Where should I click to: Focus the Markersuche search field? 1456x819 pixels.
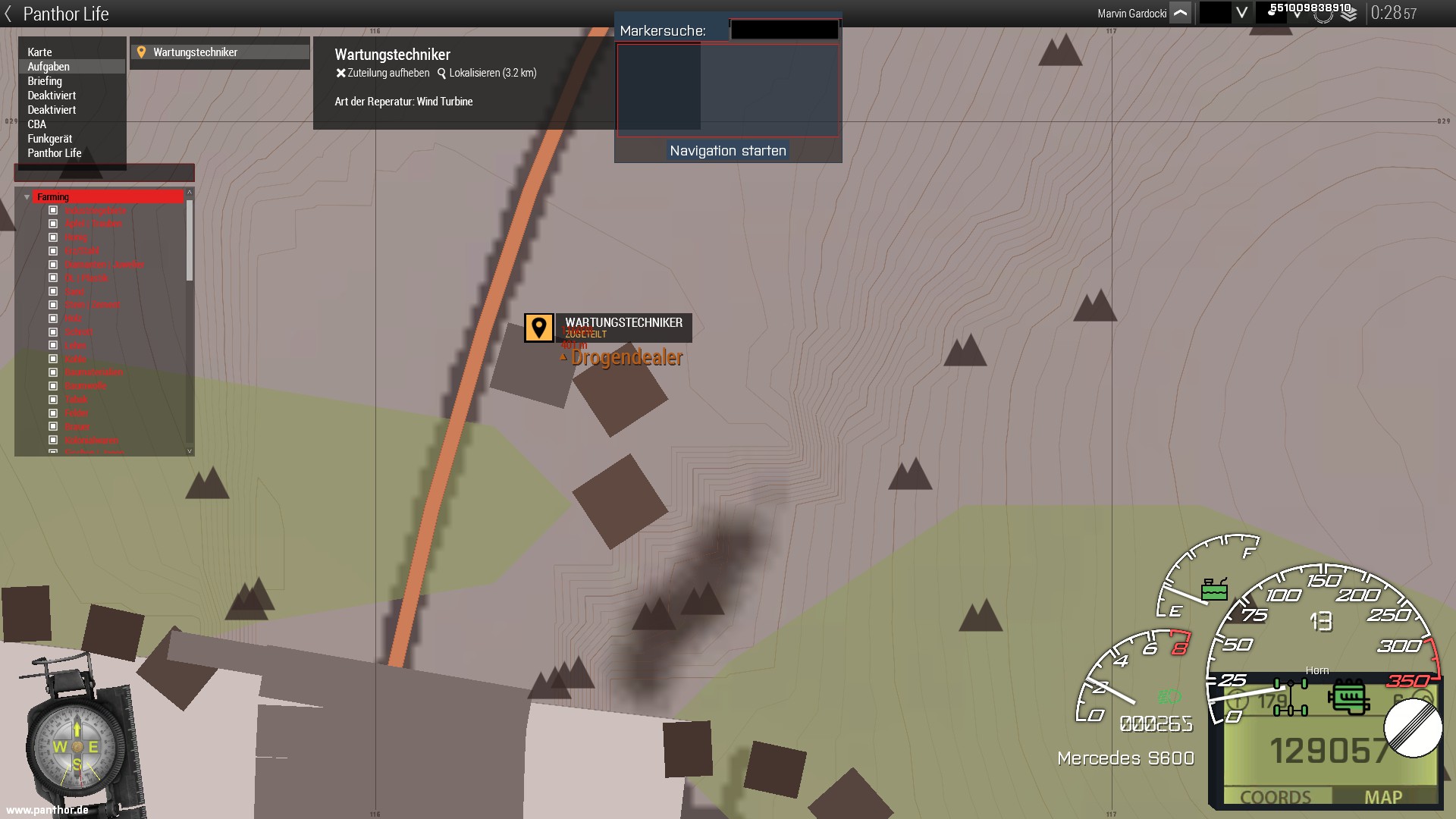784,30
